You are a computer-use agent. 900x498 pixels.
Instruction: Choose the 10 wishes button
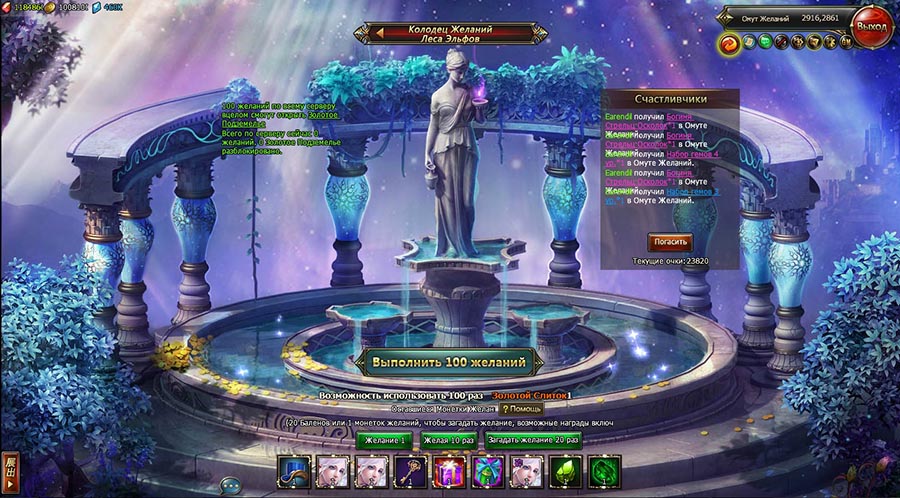[x=448, y=439]
